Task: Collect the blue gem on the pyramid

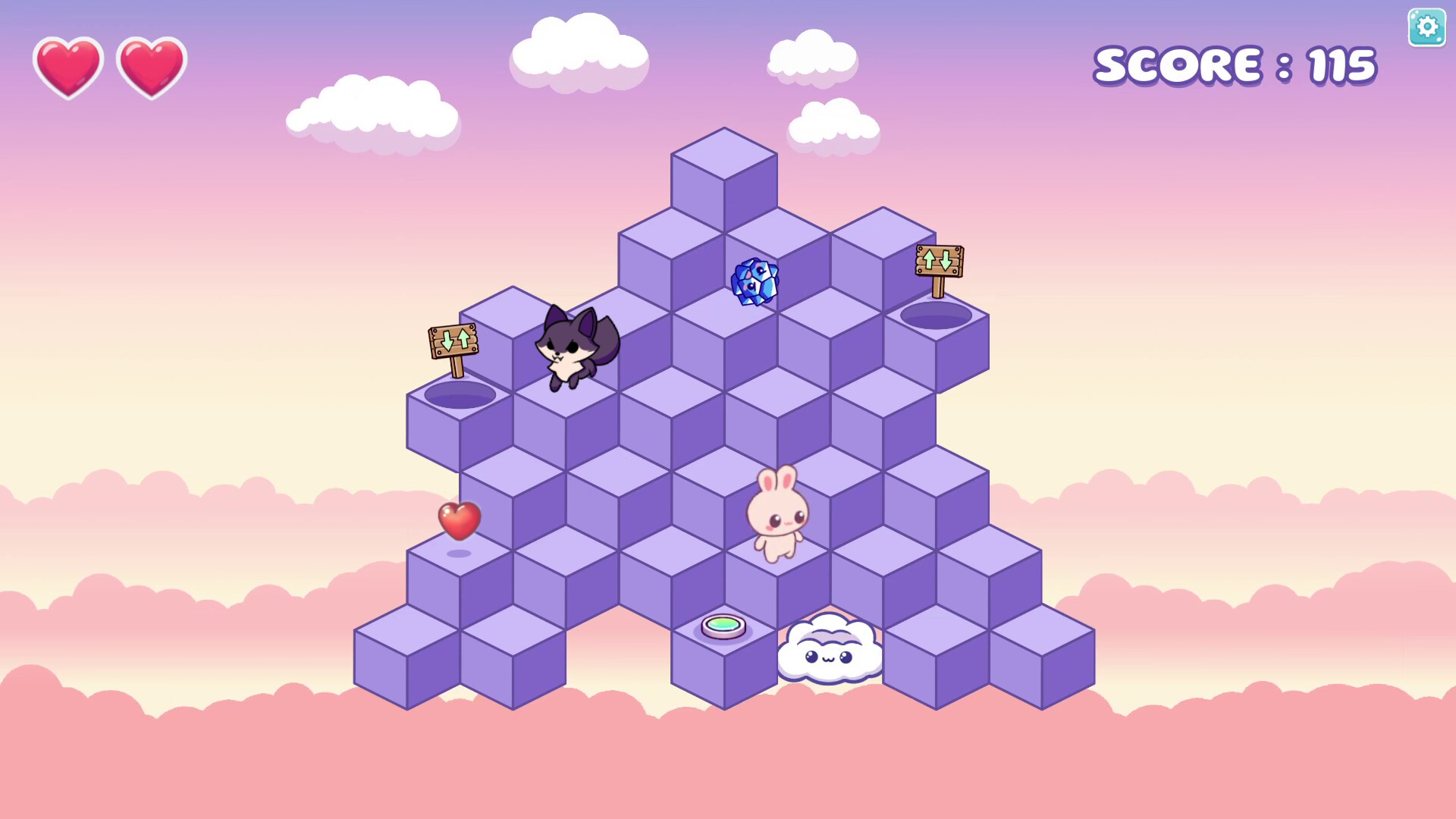Action: [755, 283]
